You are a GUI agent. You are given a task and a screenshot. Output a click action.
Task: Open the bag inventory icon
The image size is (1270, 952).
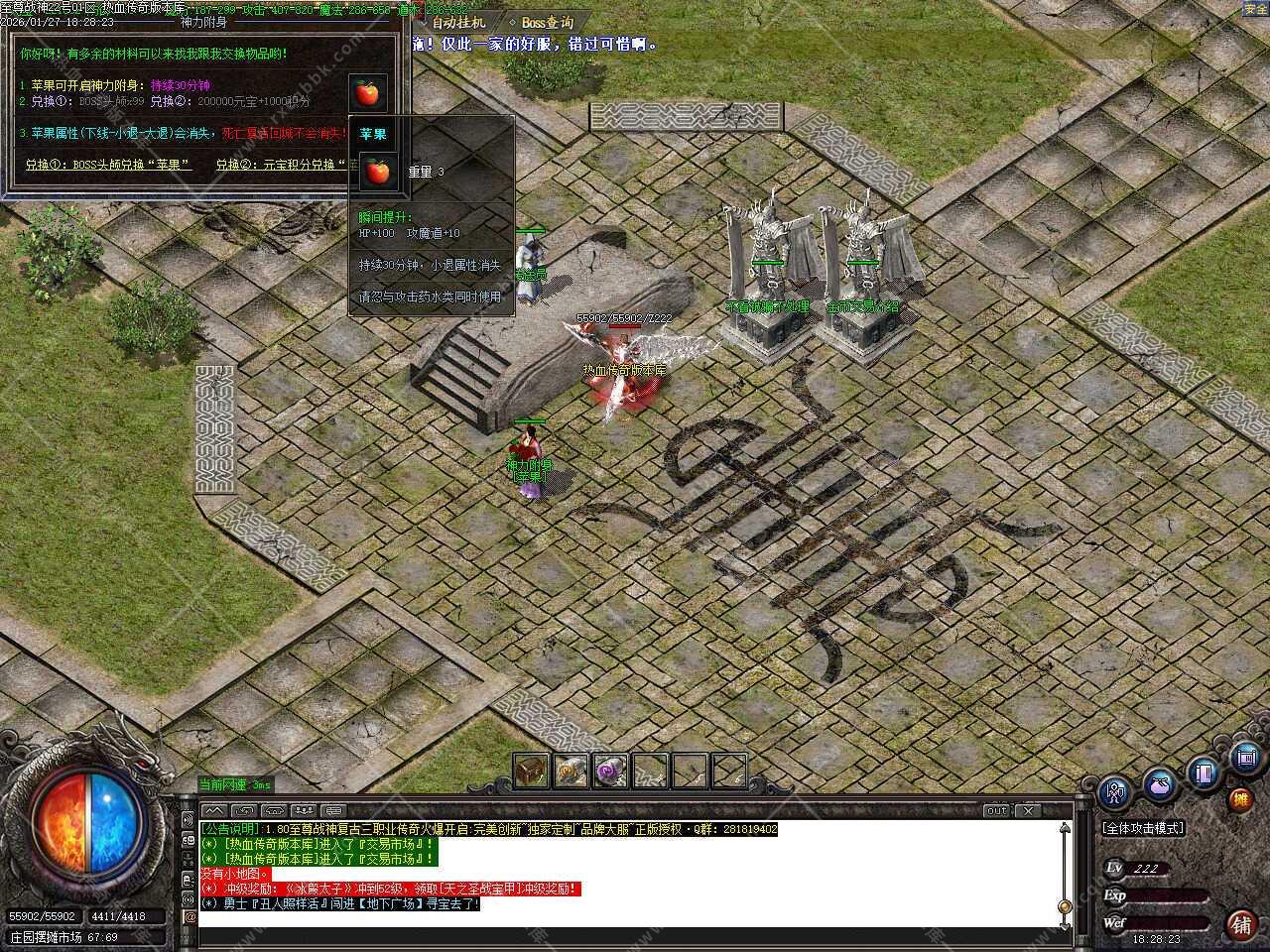tap(1159, 784)
